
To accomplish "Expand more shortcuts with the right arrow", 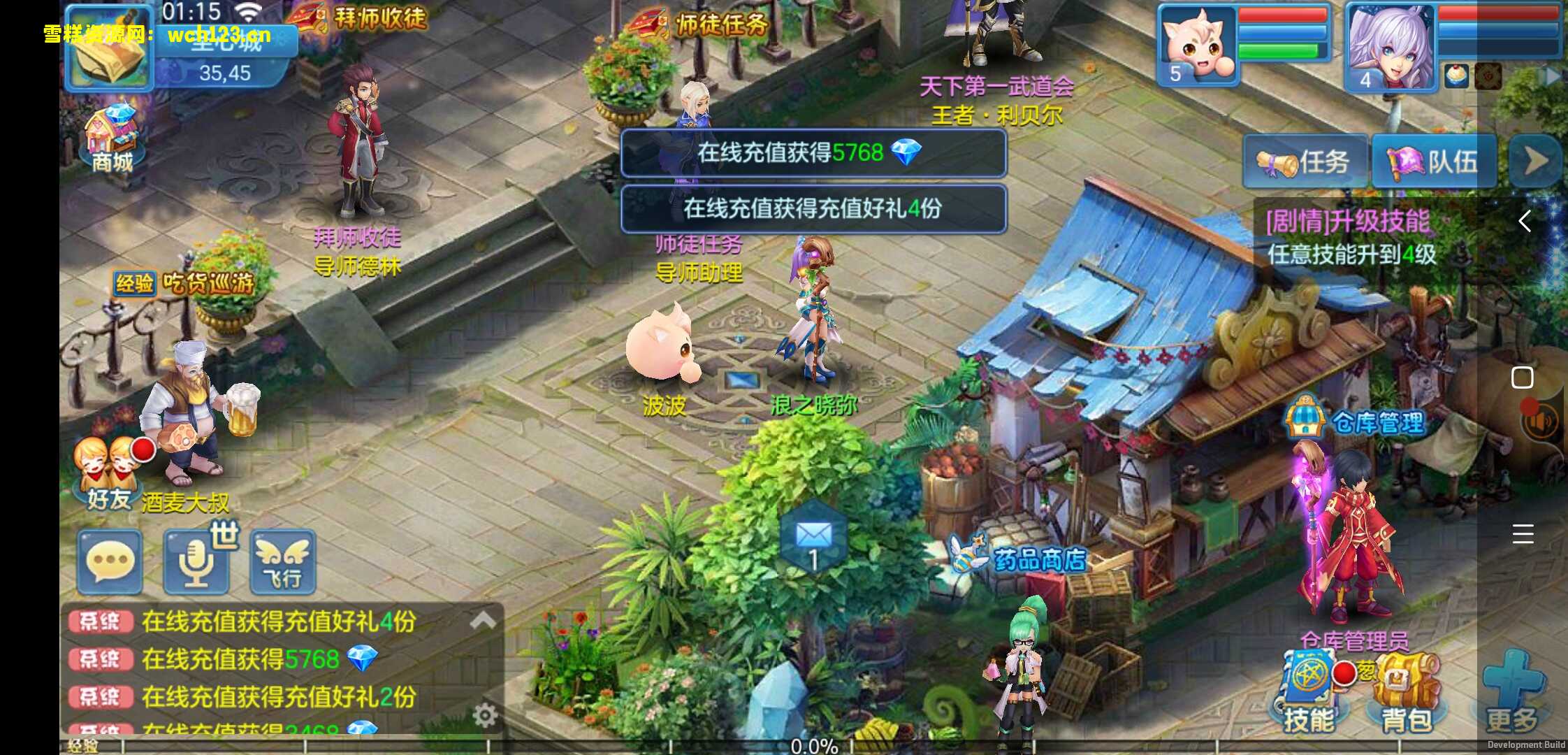I will tap(1534, 159).
